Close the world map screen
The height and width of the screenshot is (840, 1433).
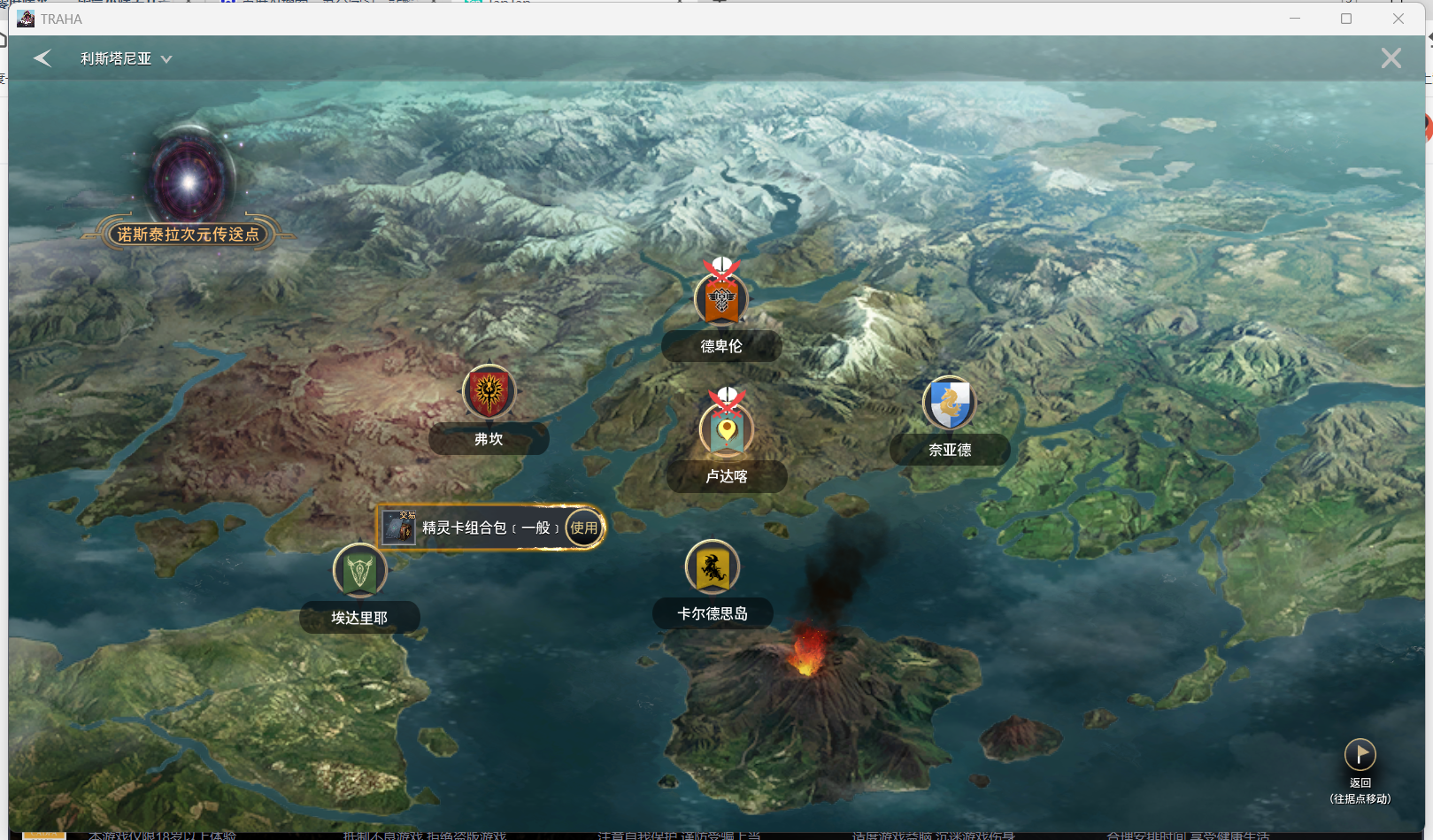(1391, 58)
